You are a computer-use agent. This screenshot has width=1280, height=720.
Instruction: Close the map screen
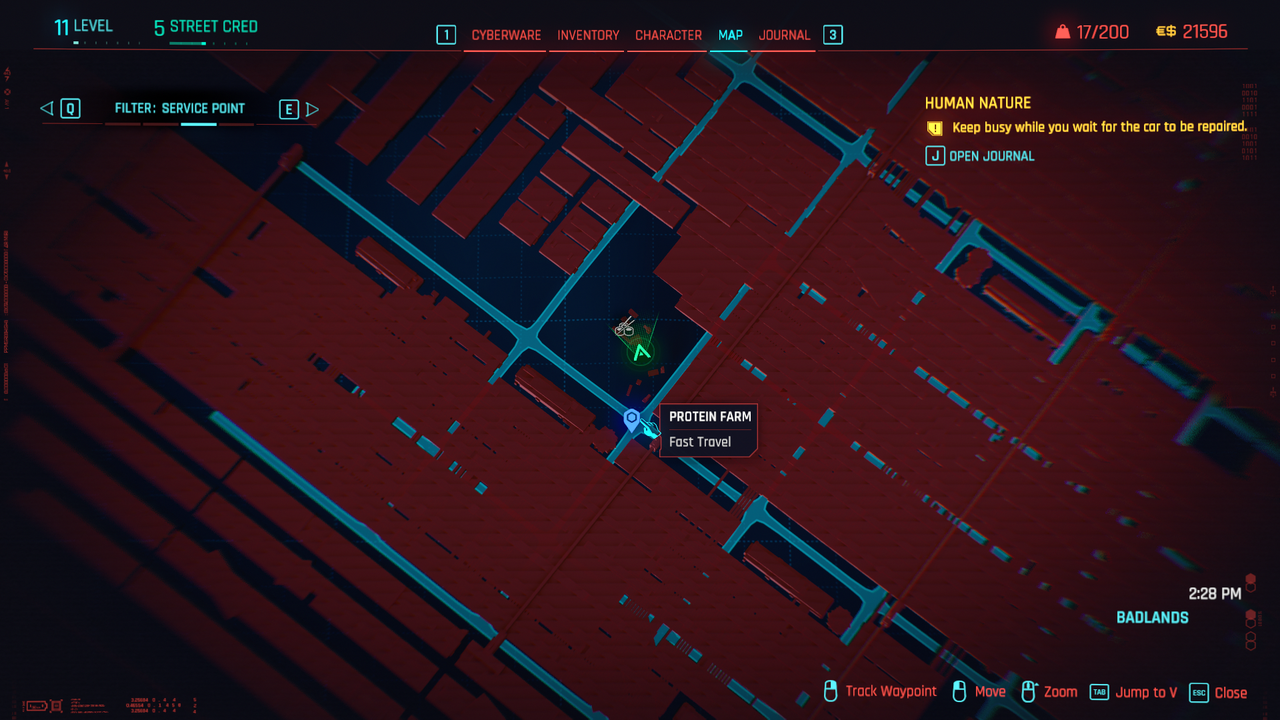tap(1219, 692)
